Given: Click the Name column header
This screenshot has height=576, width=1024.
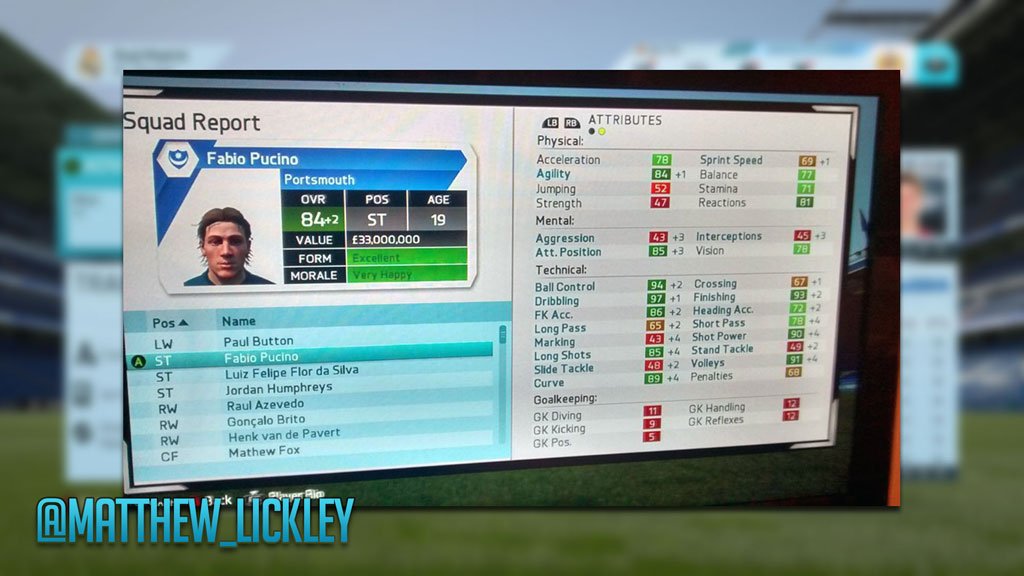Looking at the screenshot, I should tap(239, 322).
